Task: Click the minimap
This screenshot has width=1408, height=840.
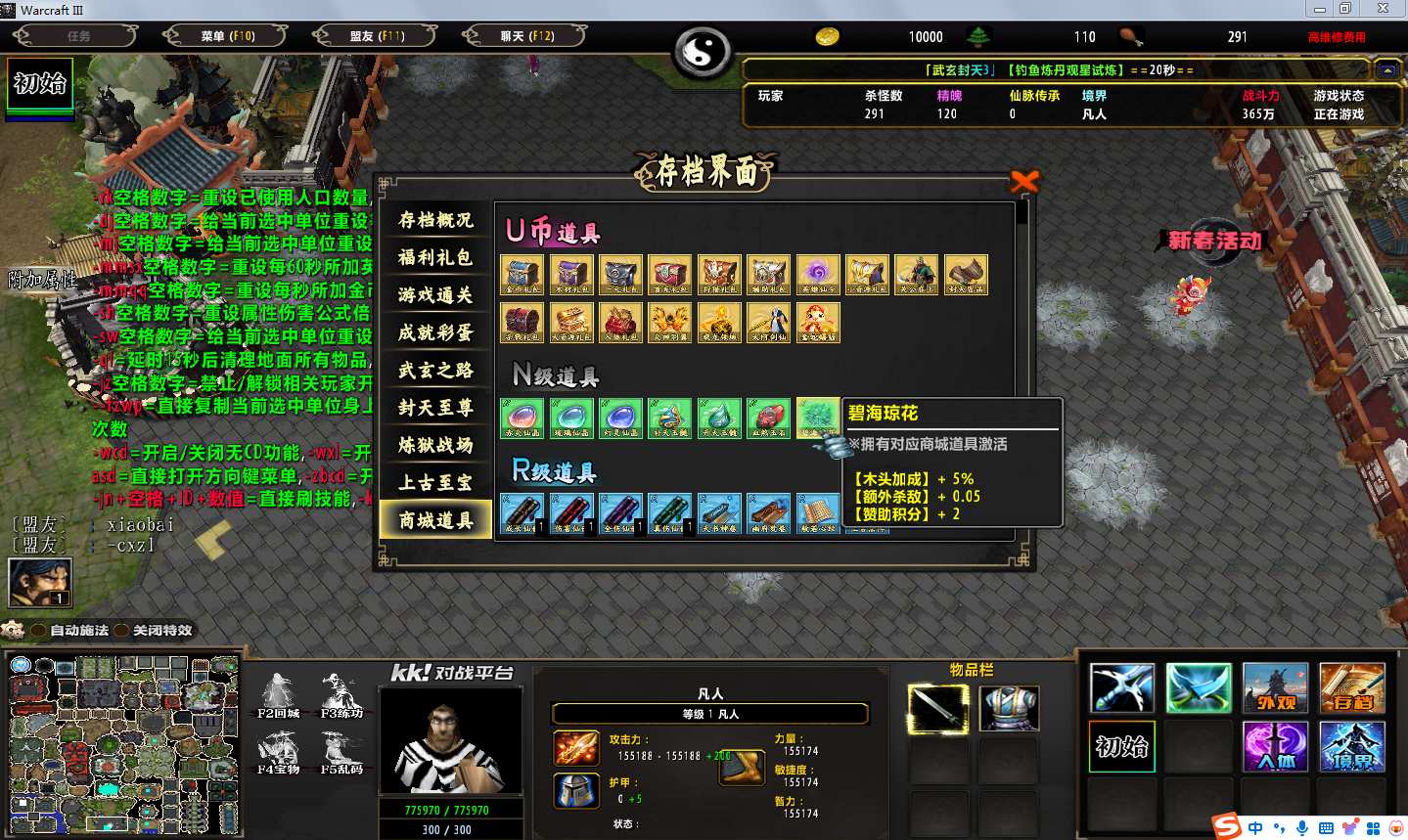Action: 123,744
